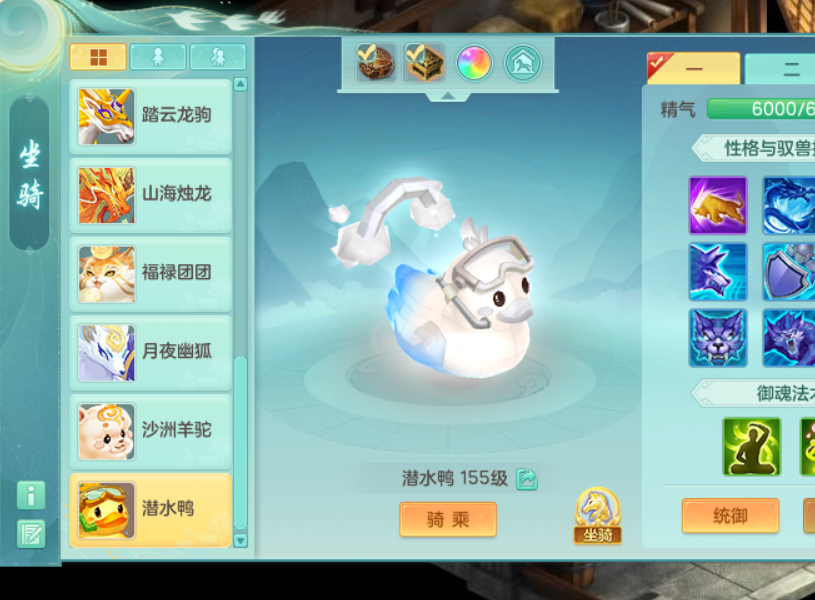Open the info button on left sidebar
The height and width of the screenshot is (600, 815).
pyautogui.click(x=31, y=495)
